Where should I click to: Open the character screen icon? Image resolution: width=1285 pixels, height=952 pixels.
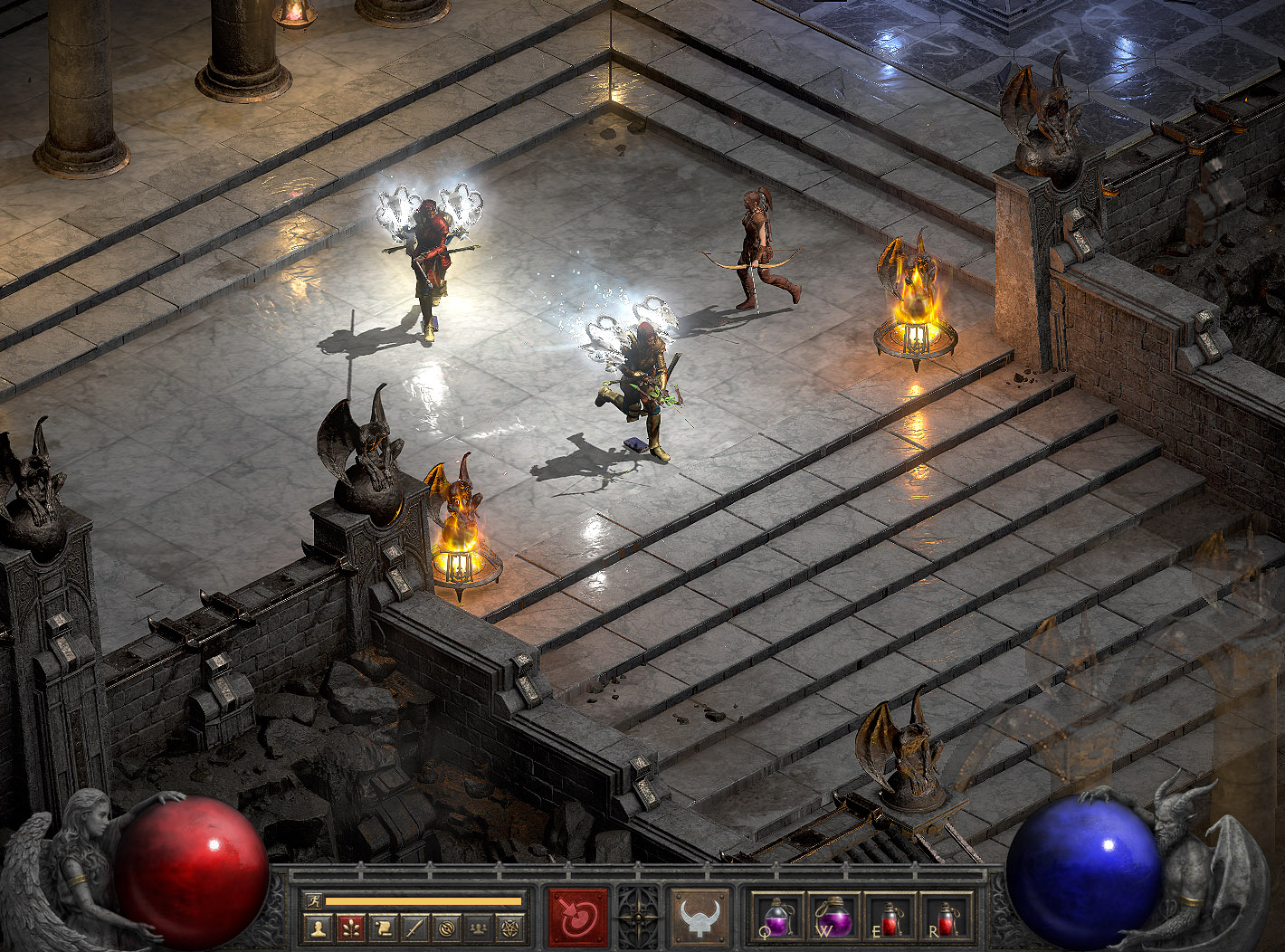[x=318, y=928]
